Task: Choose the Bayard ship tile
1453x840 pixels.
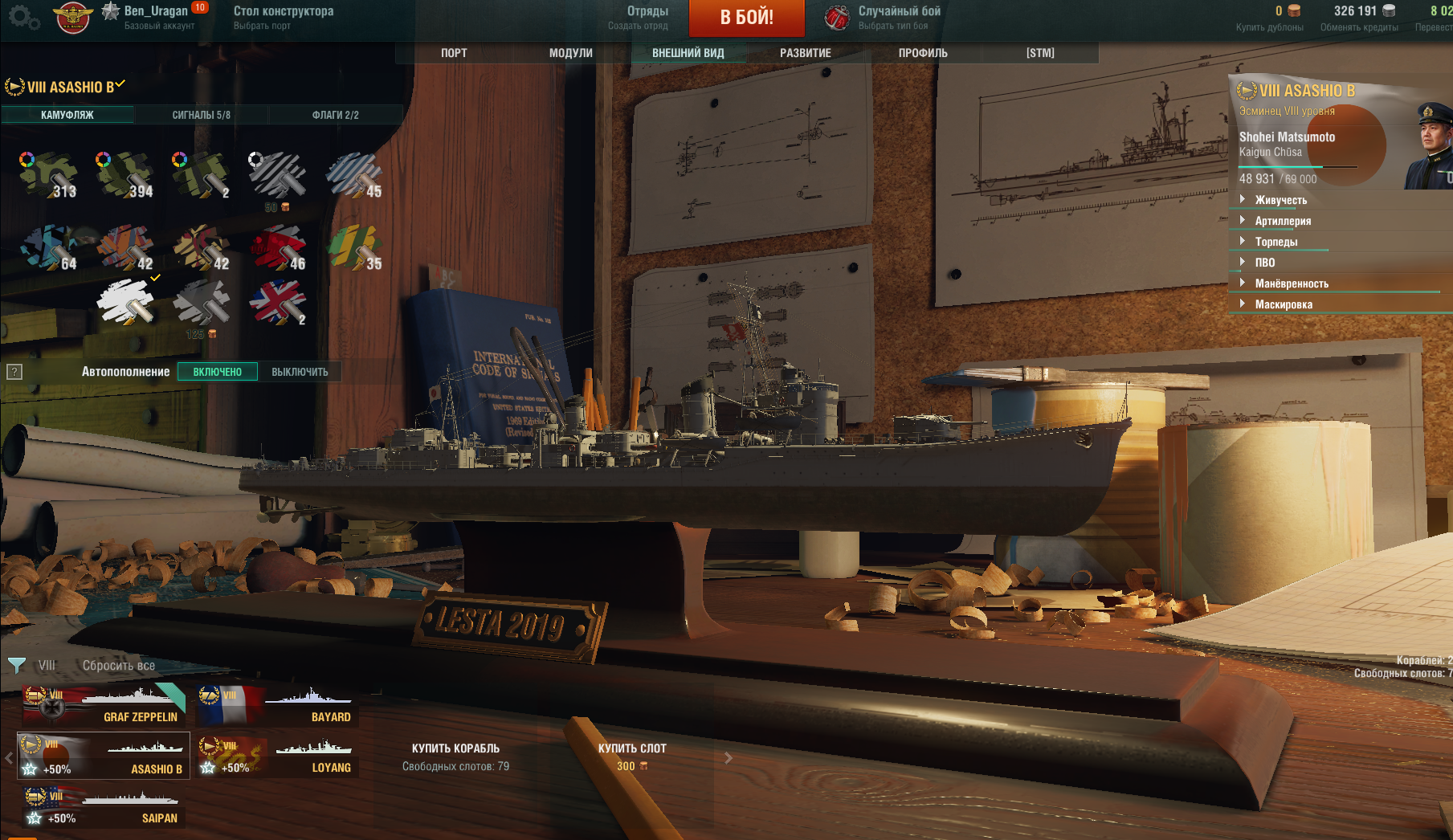Action: coord(277,705)
